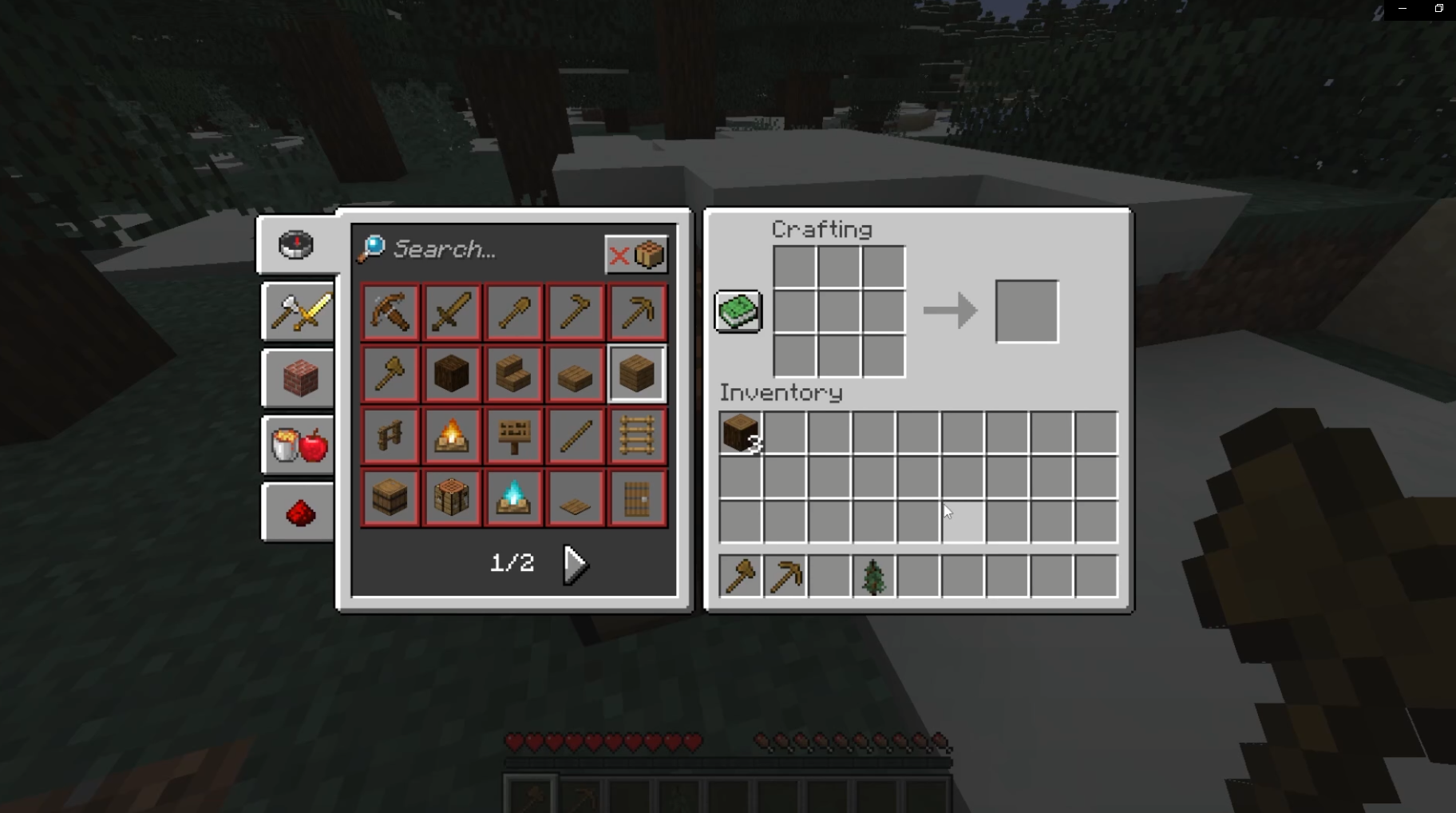The image size is (1456, 813).
Task: Select the wooden hoe recipe
Action: click(x=575, y=311)
